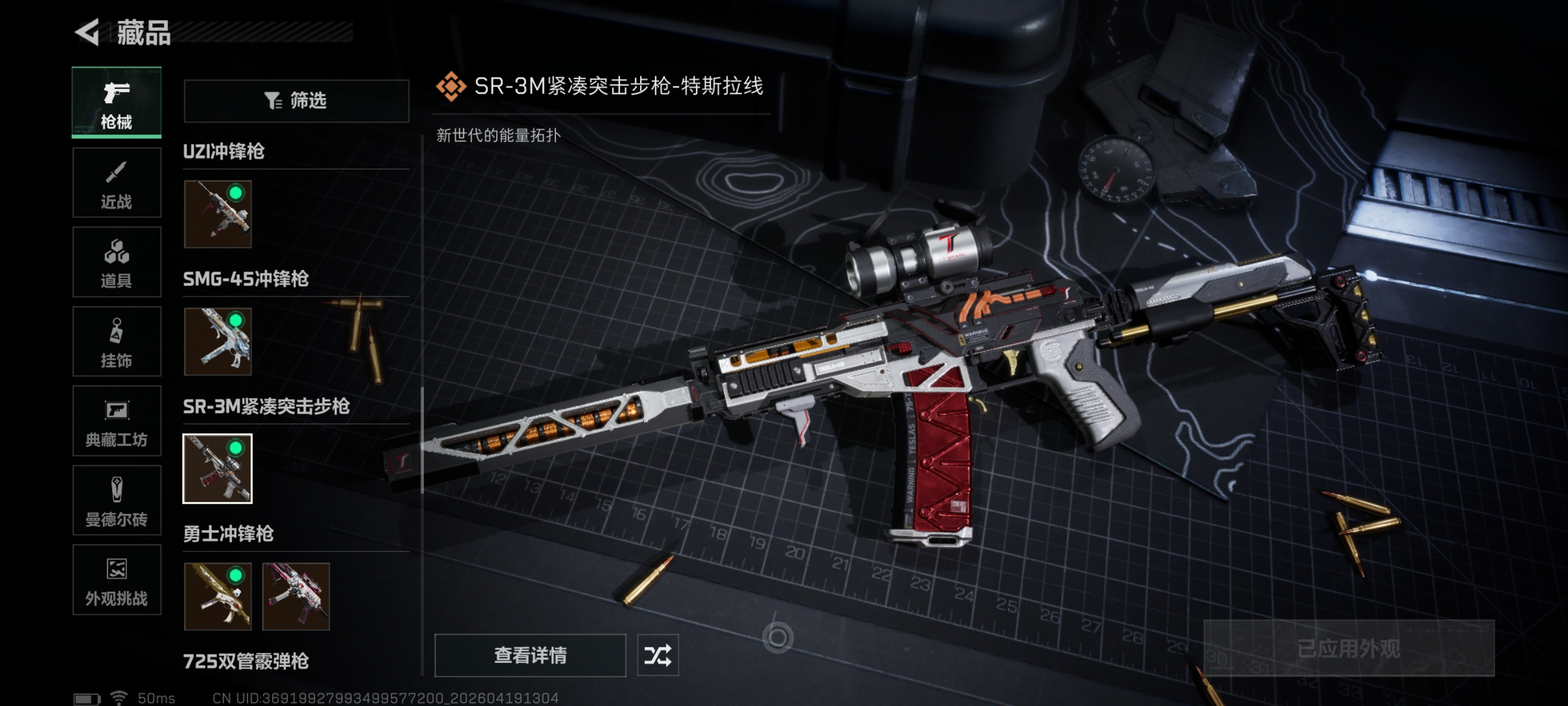Switch to the 枪械 category tab
This screenshot has width=1568, height=706.
[116, 103]
